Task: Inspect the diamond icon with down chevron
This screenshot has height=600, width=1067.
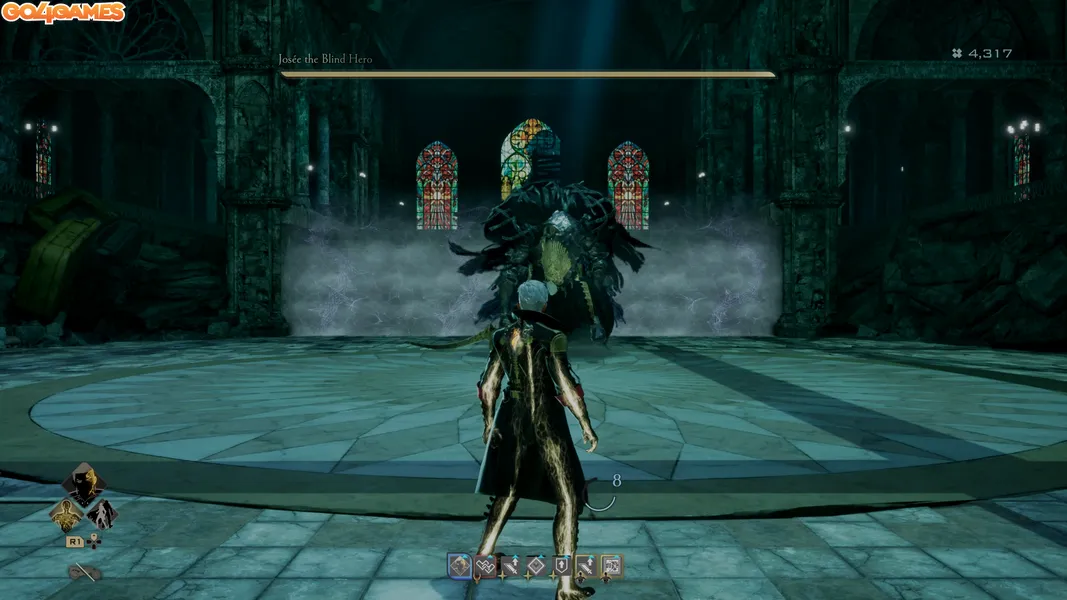Action: [536, 566]
